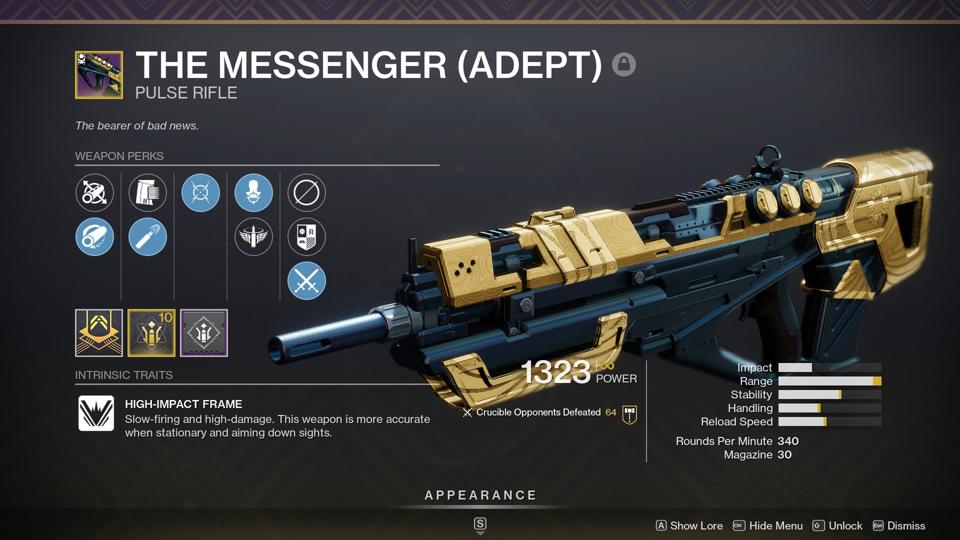The image size is (960, 540).
Task: Select the crossed swords Crucible tracker
Action: pos(306,281)
